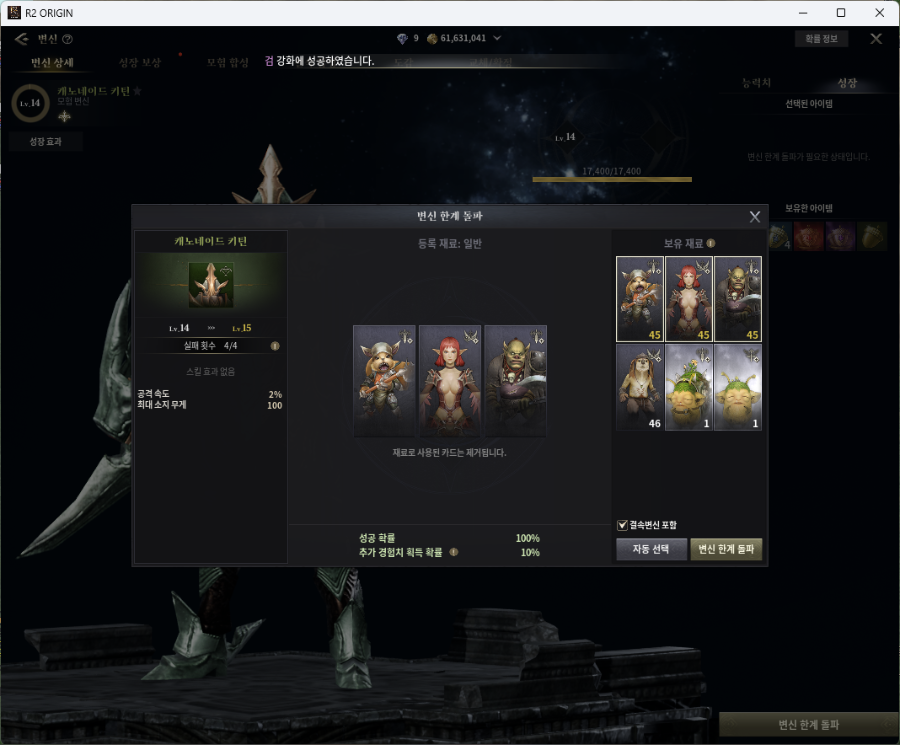Confirm 변신 한계 돌파 in the dialog
The image size is (900, 745).
tap(726, 549)
